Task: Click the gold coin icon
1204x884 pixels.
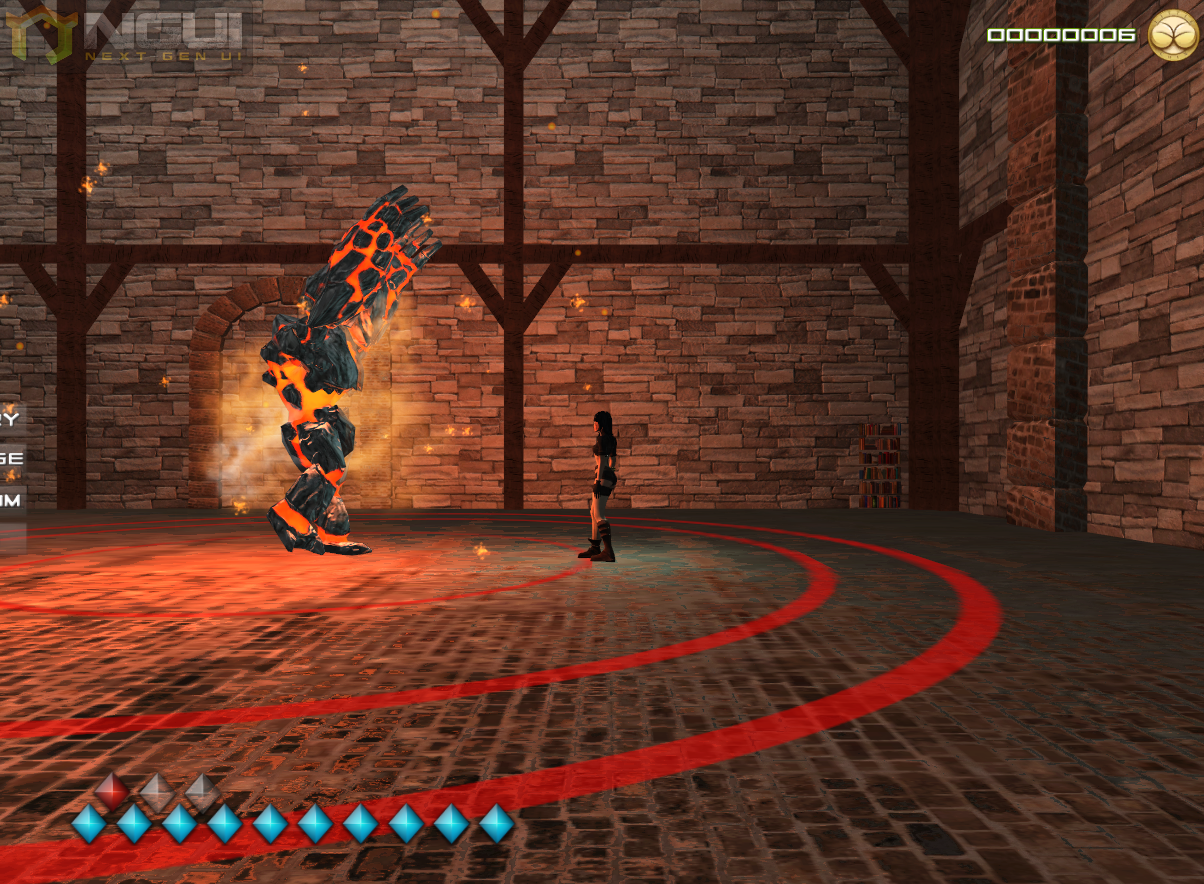Action: click(1174, 35)
